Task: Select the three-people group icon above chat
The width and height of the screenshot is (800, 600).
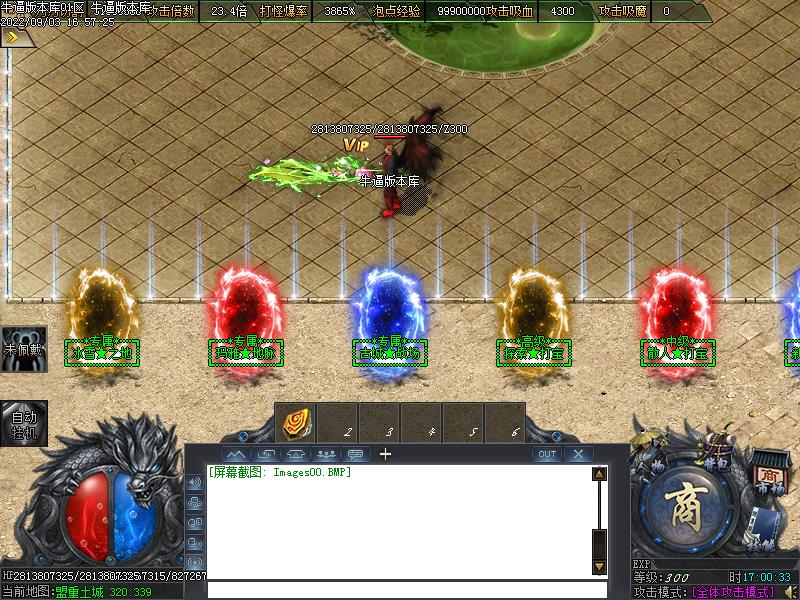Action: coord(325,454)
